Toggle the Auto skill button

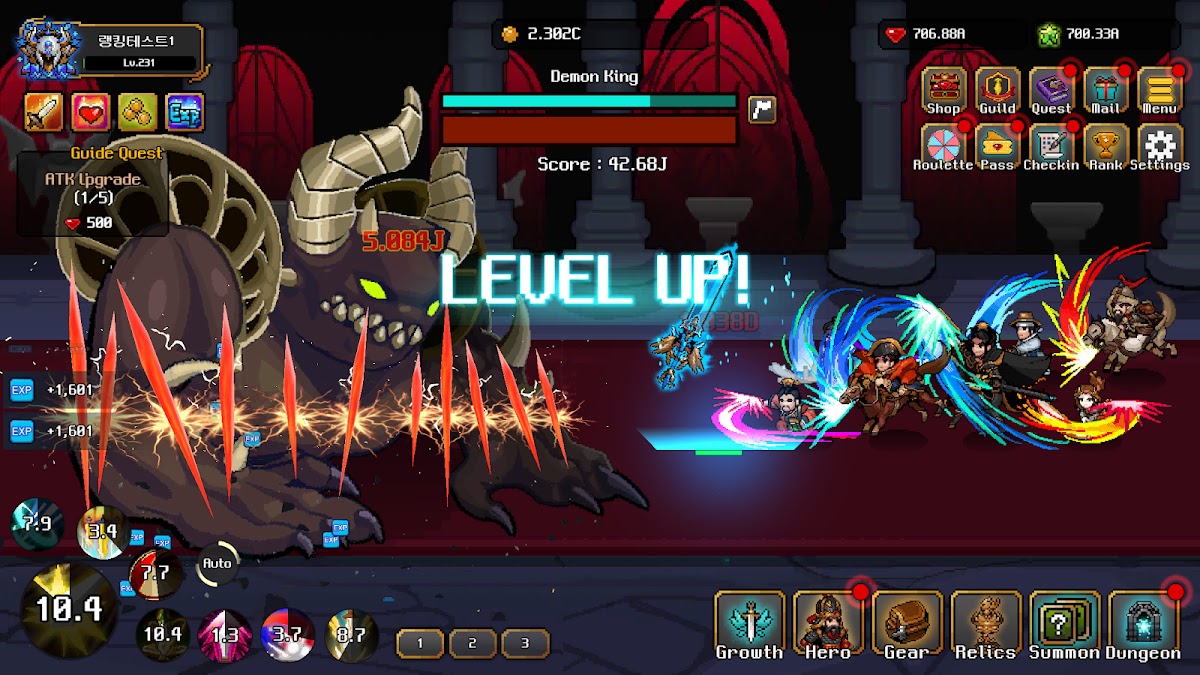[217, 564]
